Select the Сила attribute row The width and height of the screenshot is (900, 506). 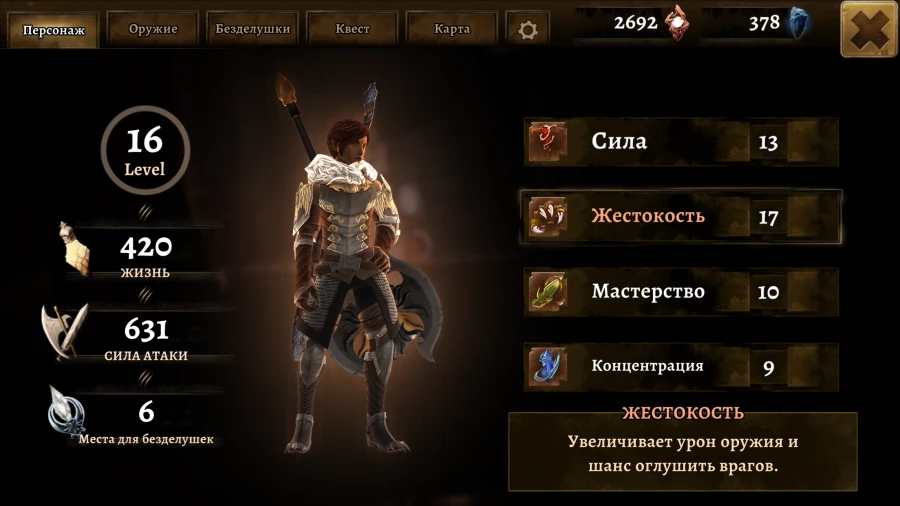(680, 142)
